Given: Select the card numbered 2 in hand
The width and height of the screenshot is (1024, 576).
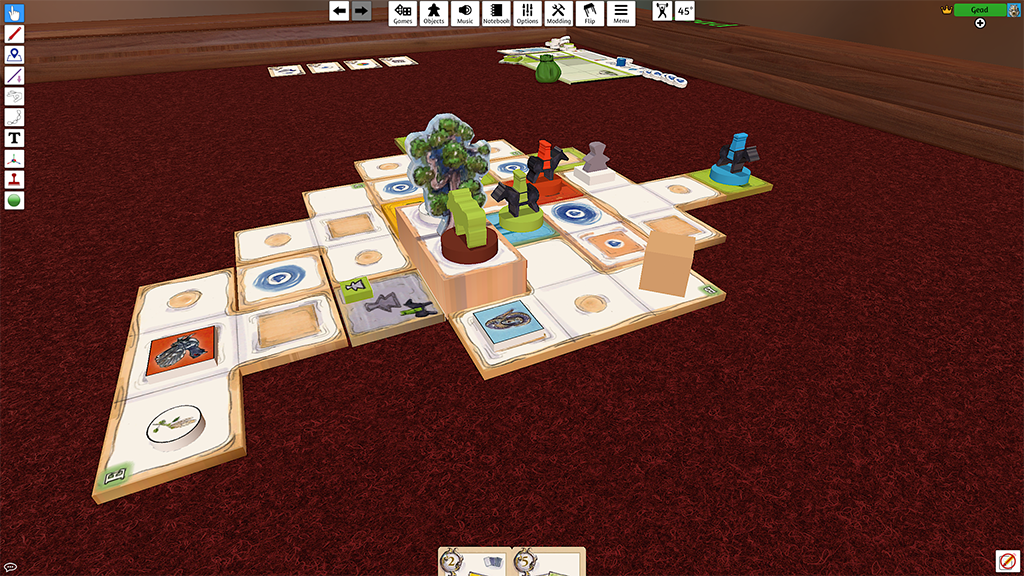Looking at the screenshot, I should [x=475, y=562].
